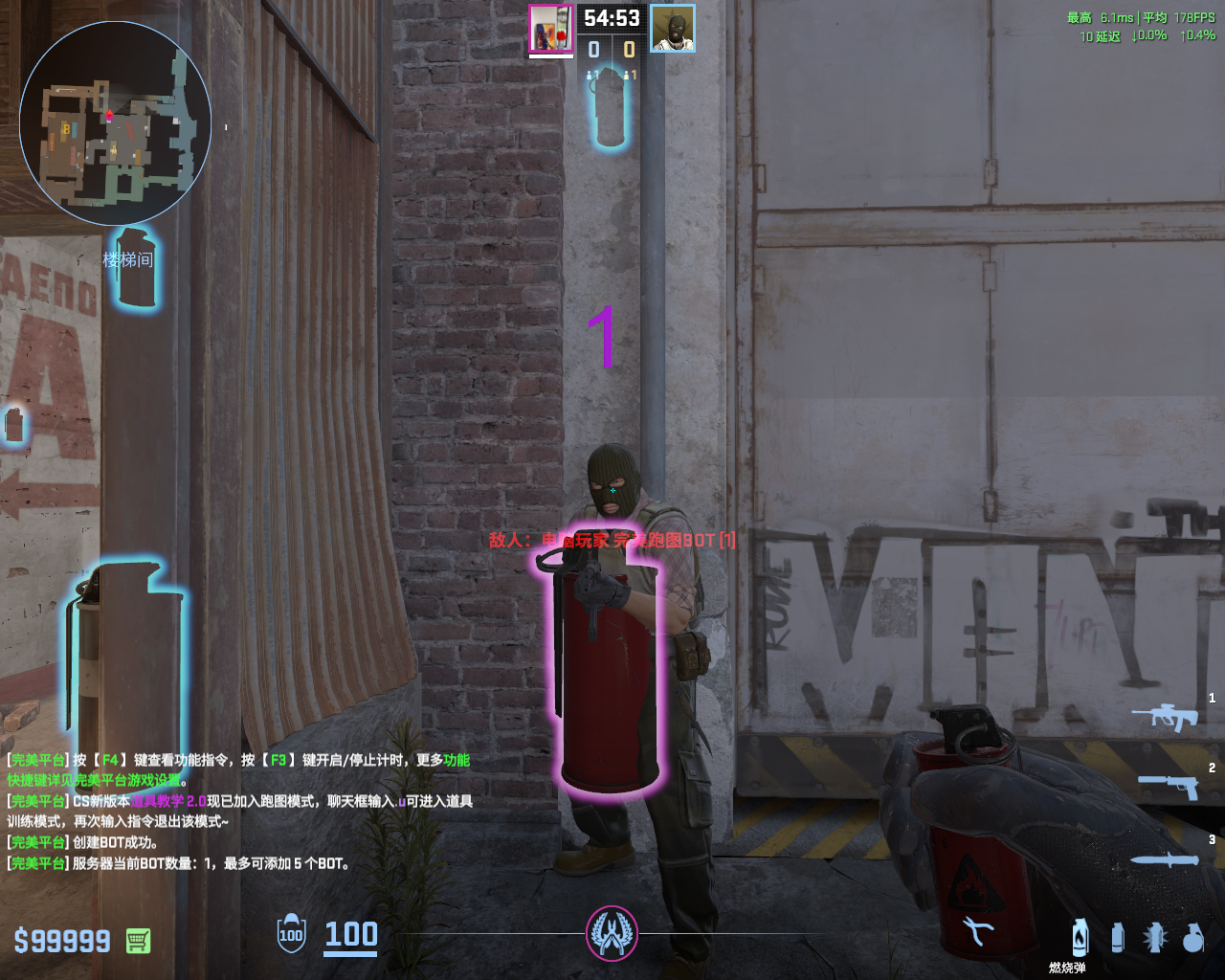Screen dimensions: 1225x980
Task: Click the armor helmet icon
Action: coord(291,934)
